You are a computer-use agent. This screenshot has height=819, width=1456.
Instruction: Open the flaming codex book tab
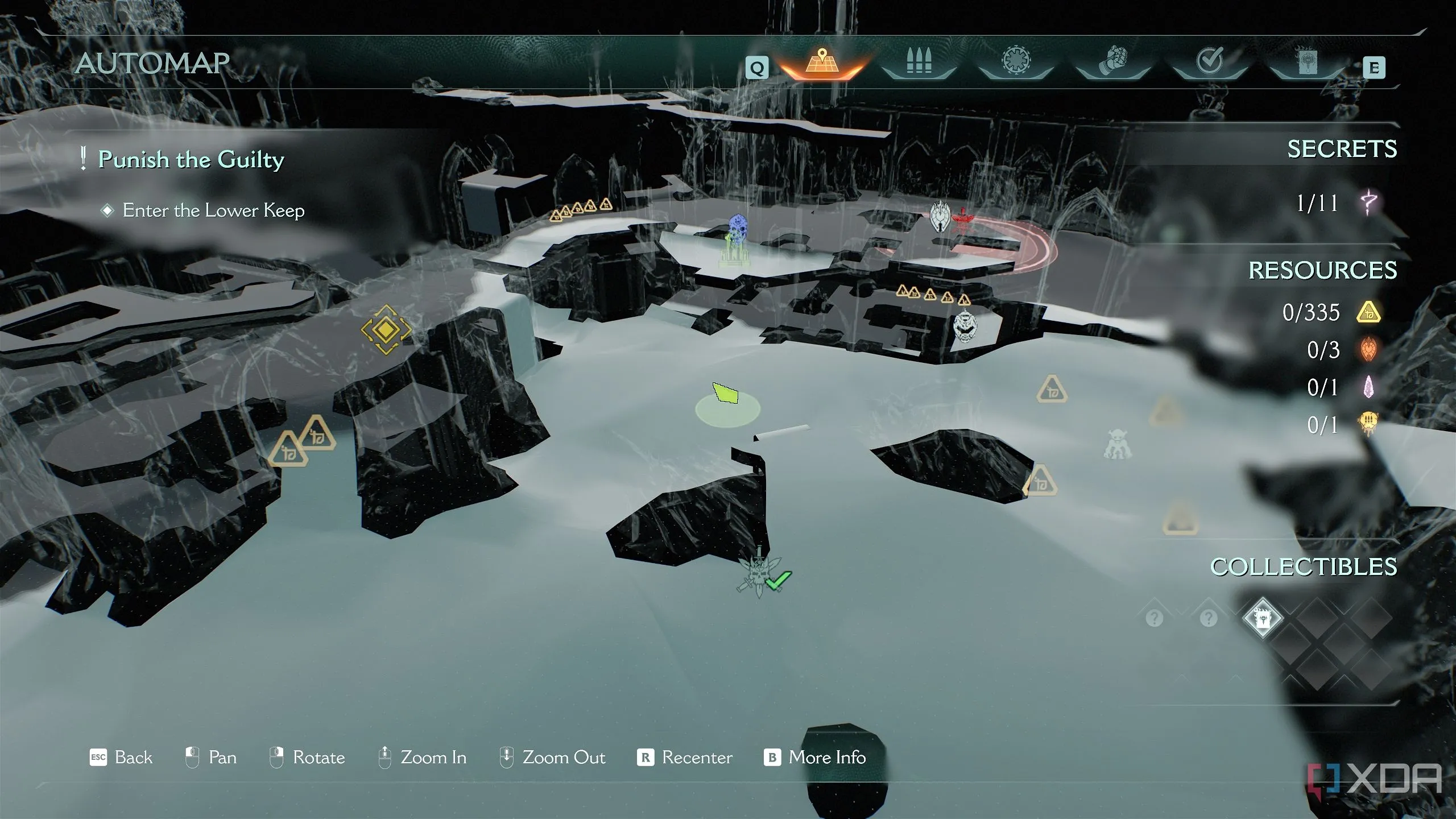[1306, 64]
